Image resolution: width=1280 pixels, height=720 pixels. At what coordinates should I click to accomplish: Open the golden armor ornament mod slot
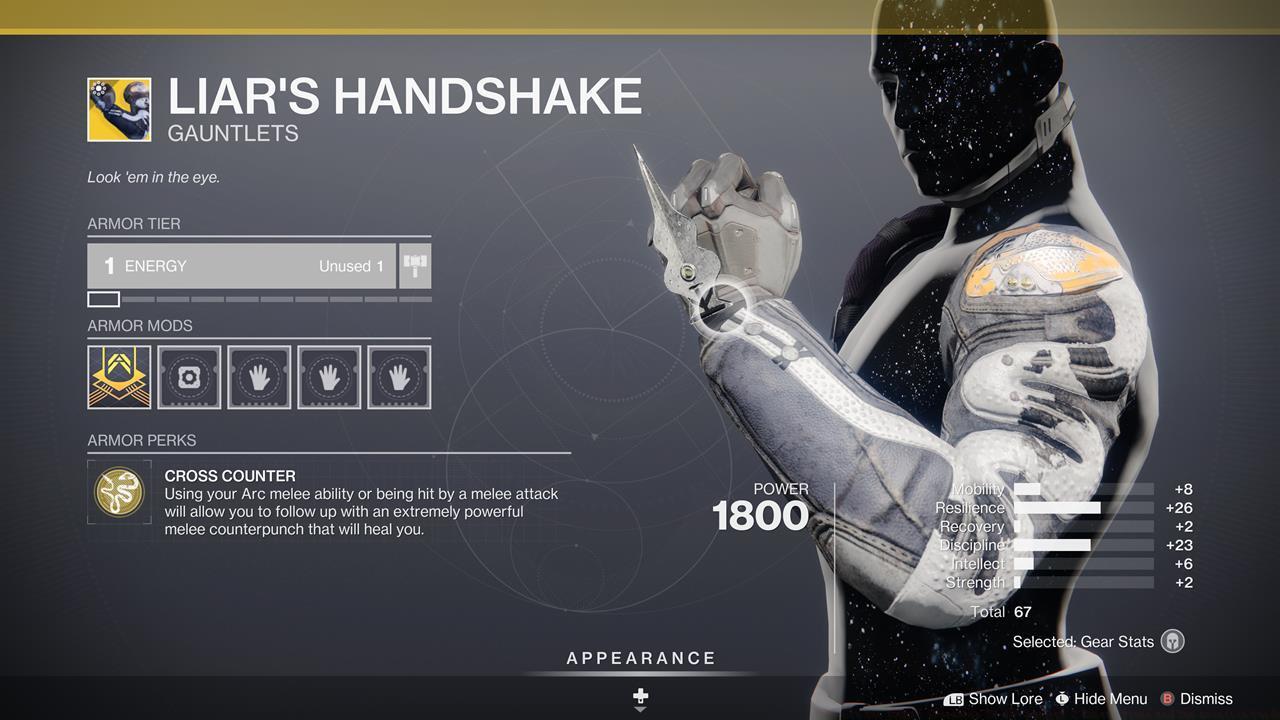119,377
